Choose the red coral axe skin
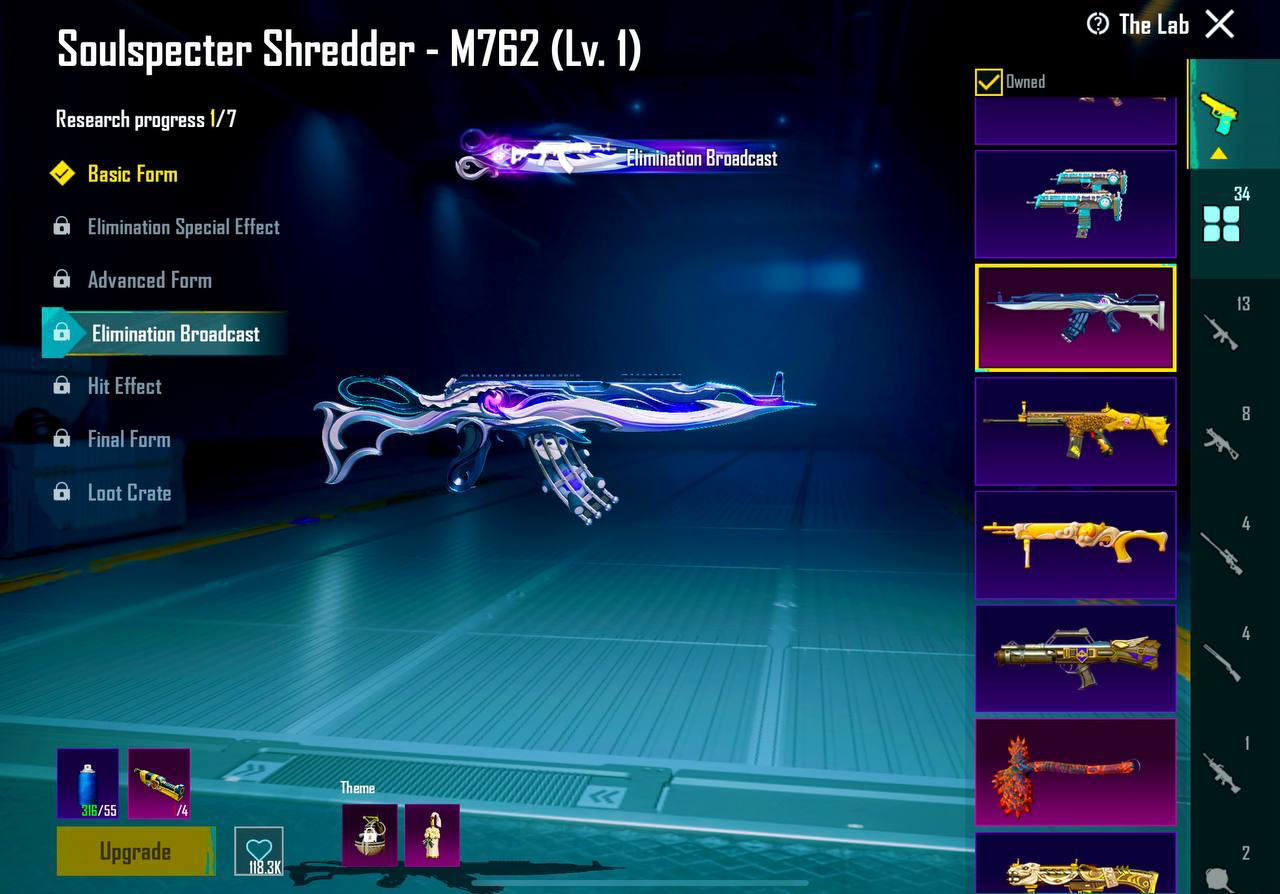This screenshot has height=894, width=1280. [1075, 772]
